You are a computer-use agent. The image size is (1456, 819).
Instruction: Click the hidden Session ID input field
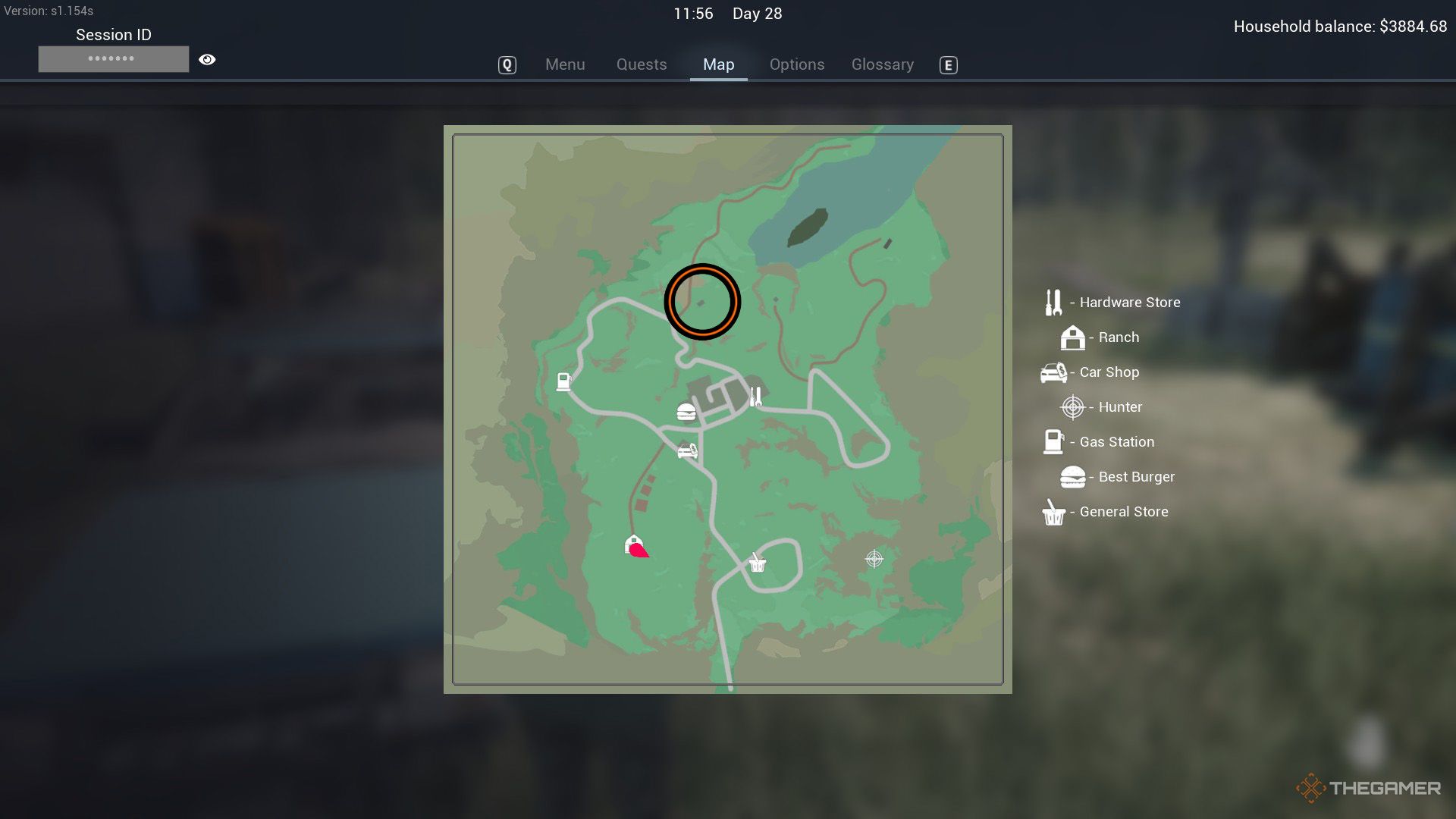[x=113, y=58]
